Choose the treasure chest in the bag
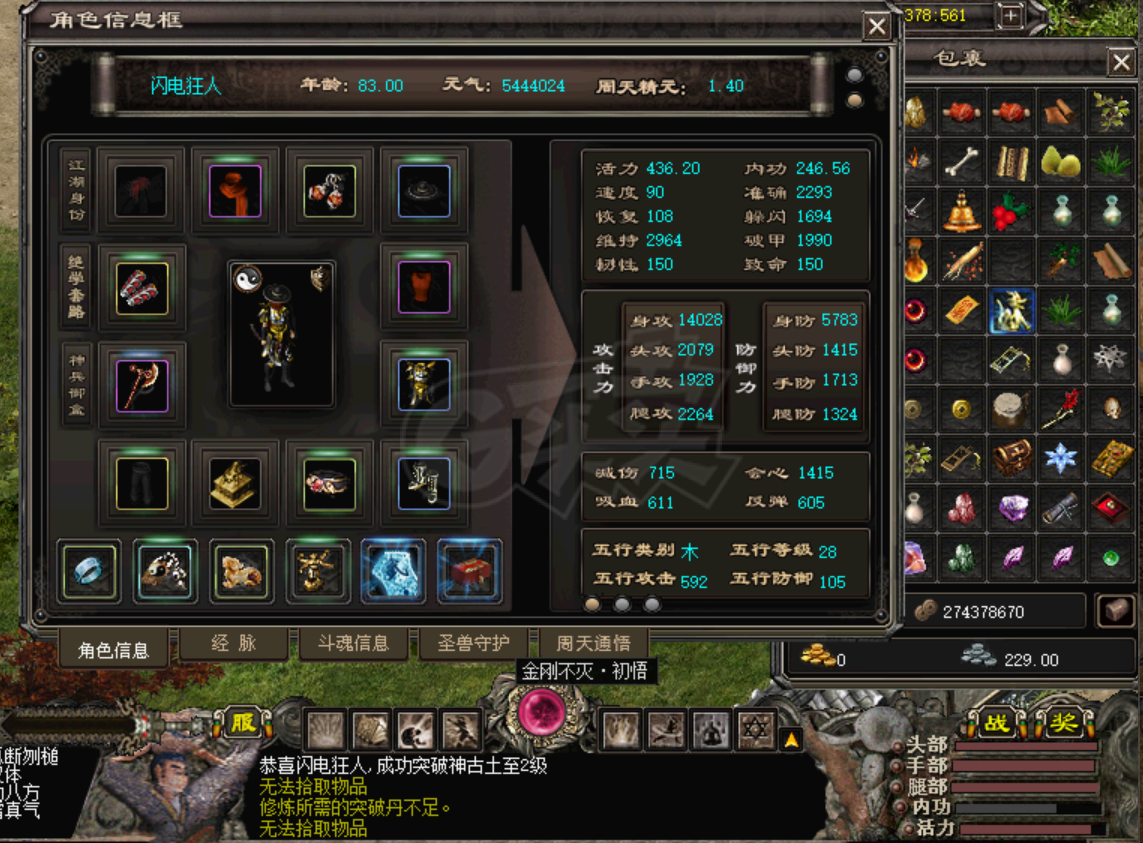1143x843 pixels. point(1012,459)
